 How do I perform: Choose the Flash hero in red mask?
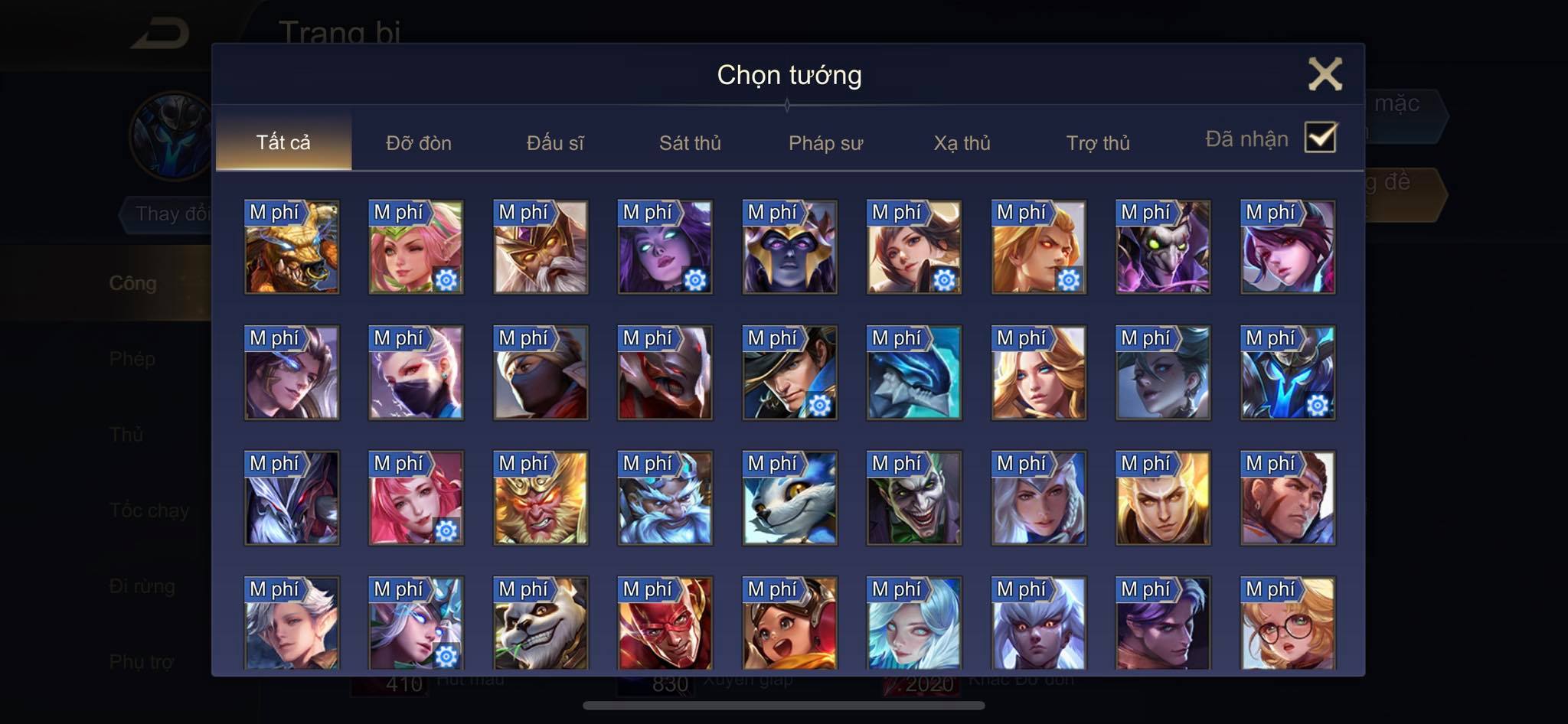[665, 623]
